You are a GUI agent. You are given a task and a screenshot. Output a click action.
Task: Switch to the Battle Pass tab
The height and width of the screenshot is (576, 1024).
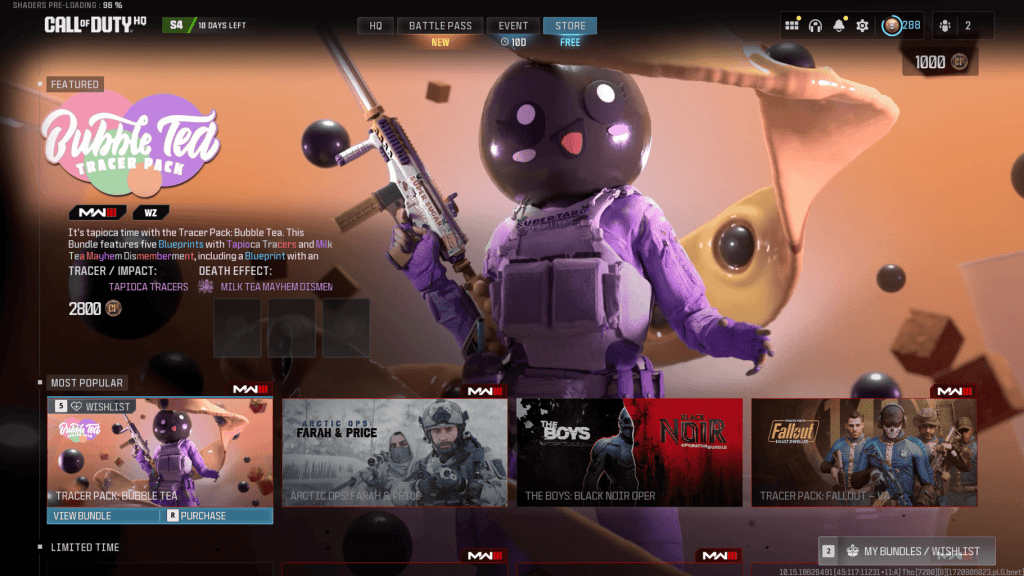click(441, 25)
